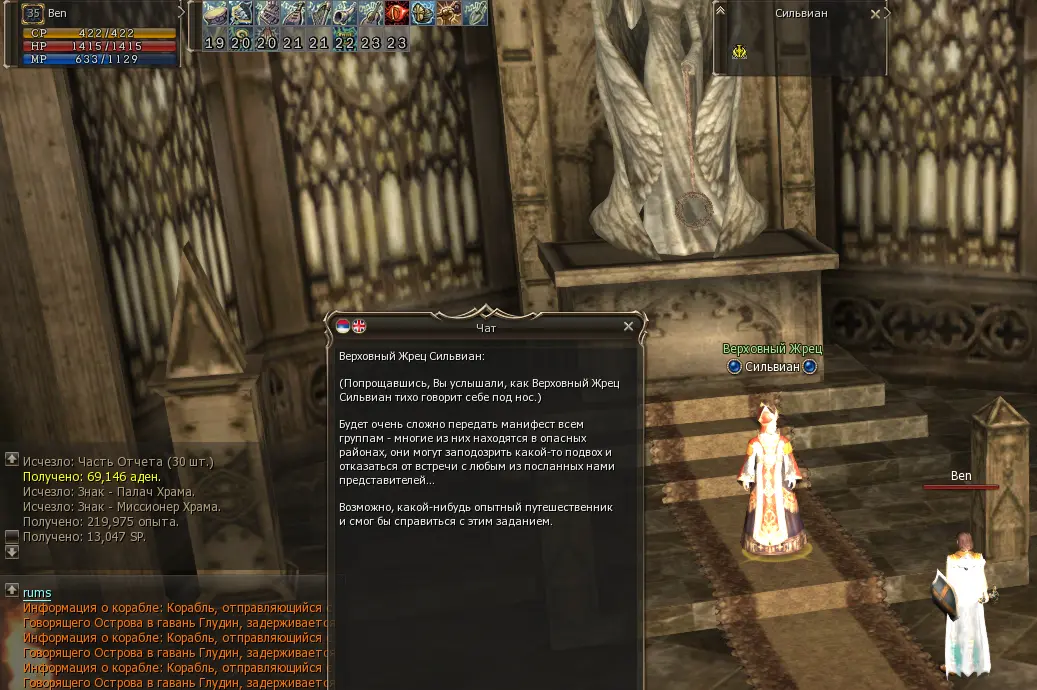Close the Чат dialogue window
This screenshot has width=1037, height=690.
pyautogui.click(x=628, y=326)
